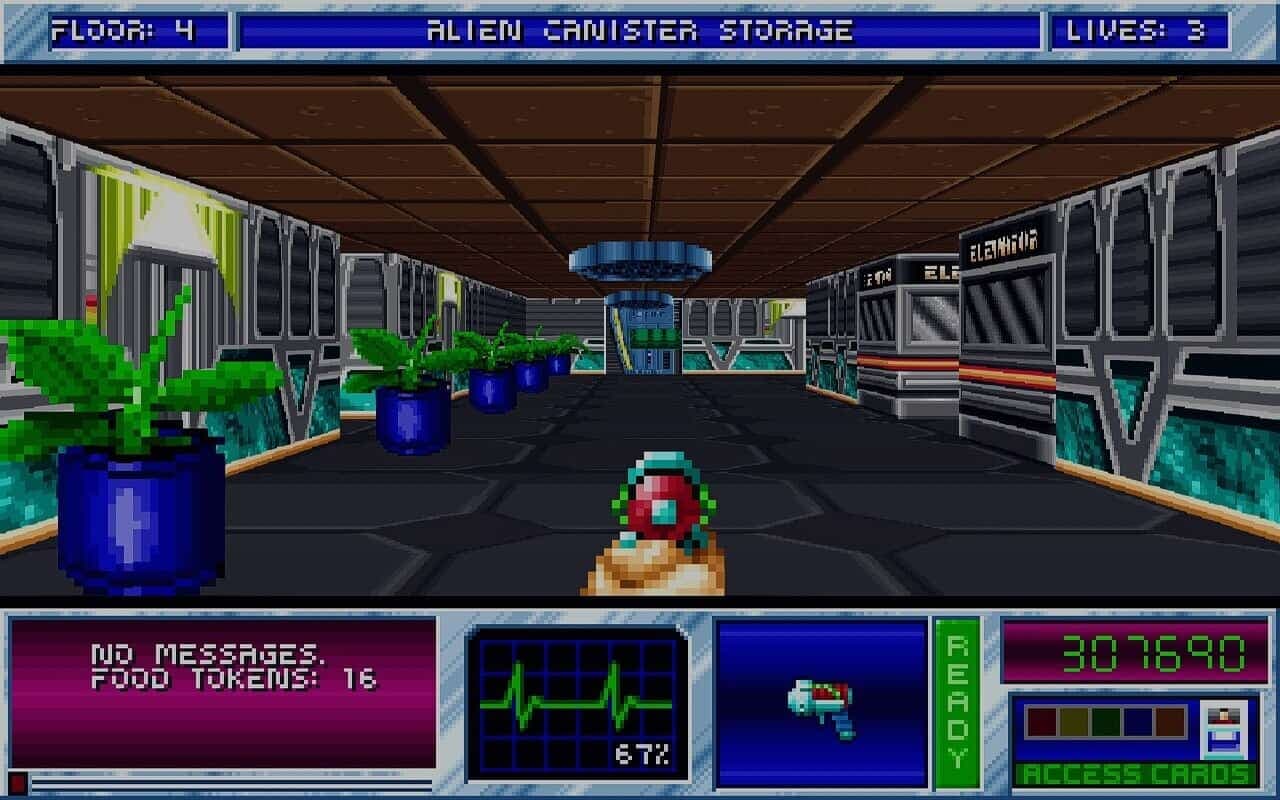The width and height of the screenshot is (1280, 800).
Task: Click the floppy disk icon under the portrait
Action: [1222, 740]
